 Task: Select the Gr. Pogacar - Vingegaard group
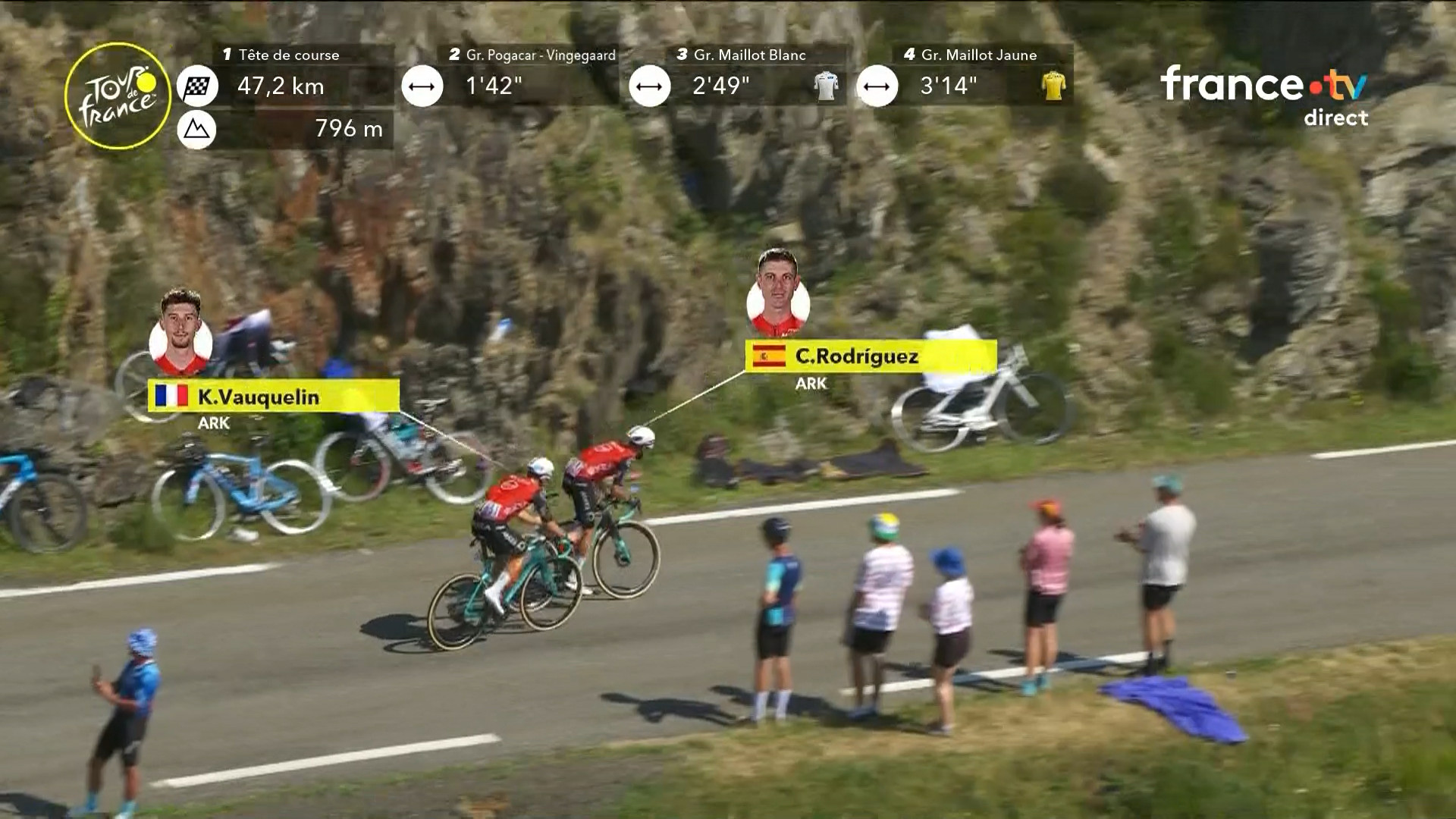[x=540, y=55]
